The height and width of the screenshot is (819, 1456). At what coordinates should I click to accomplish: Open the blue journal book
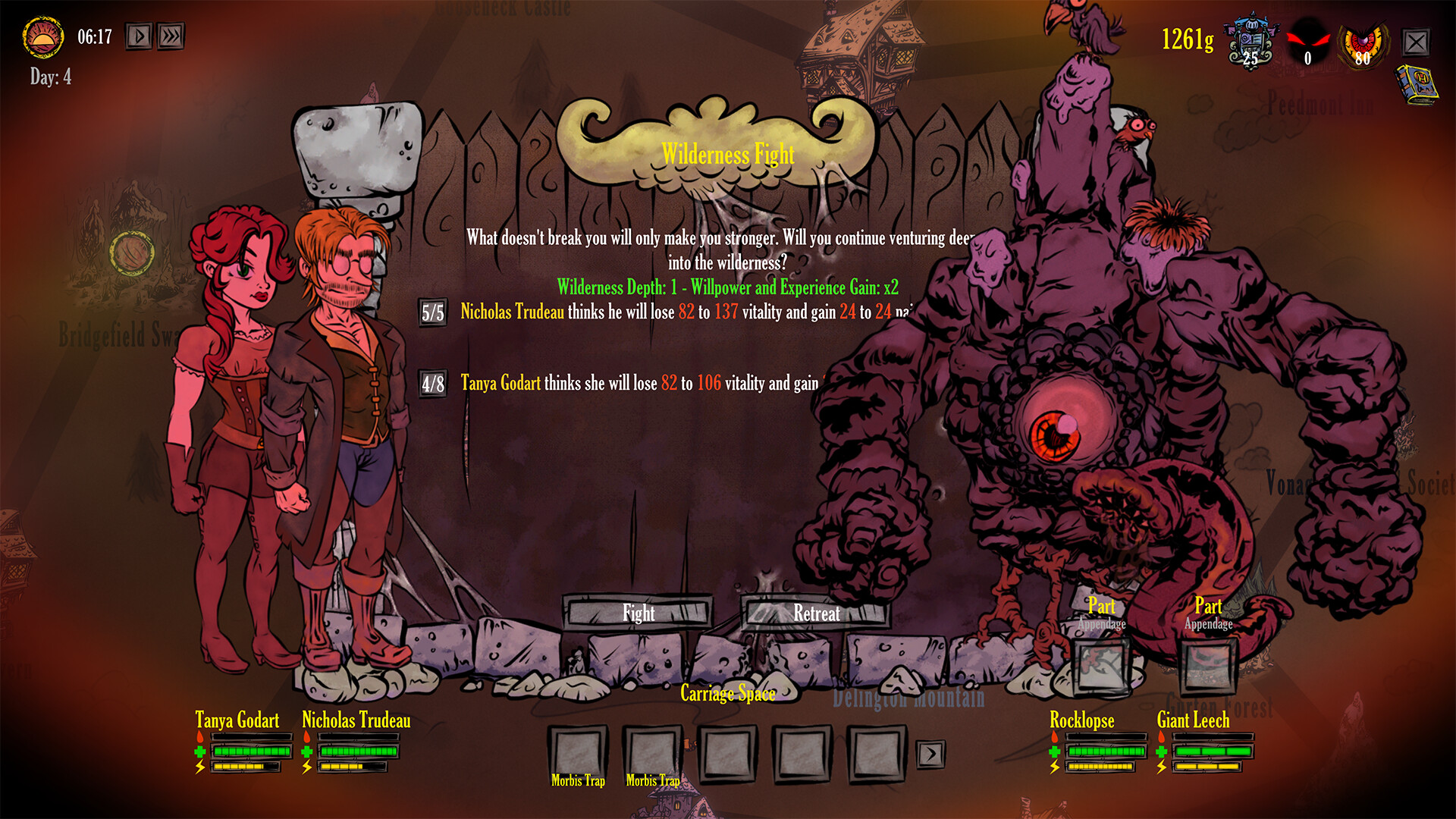1416,83
